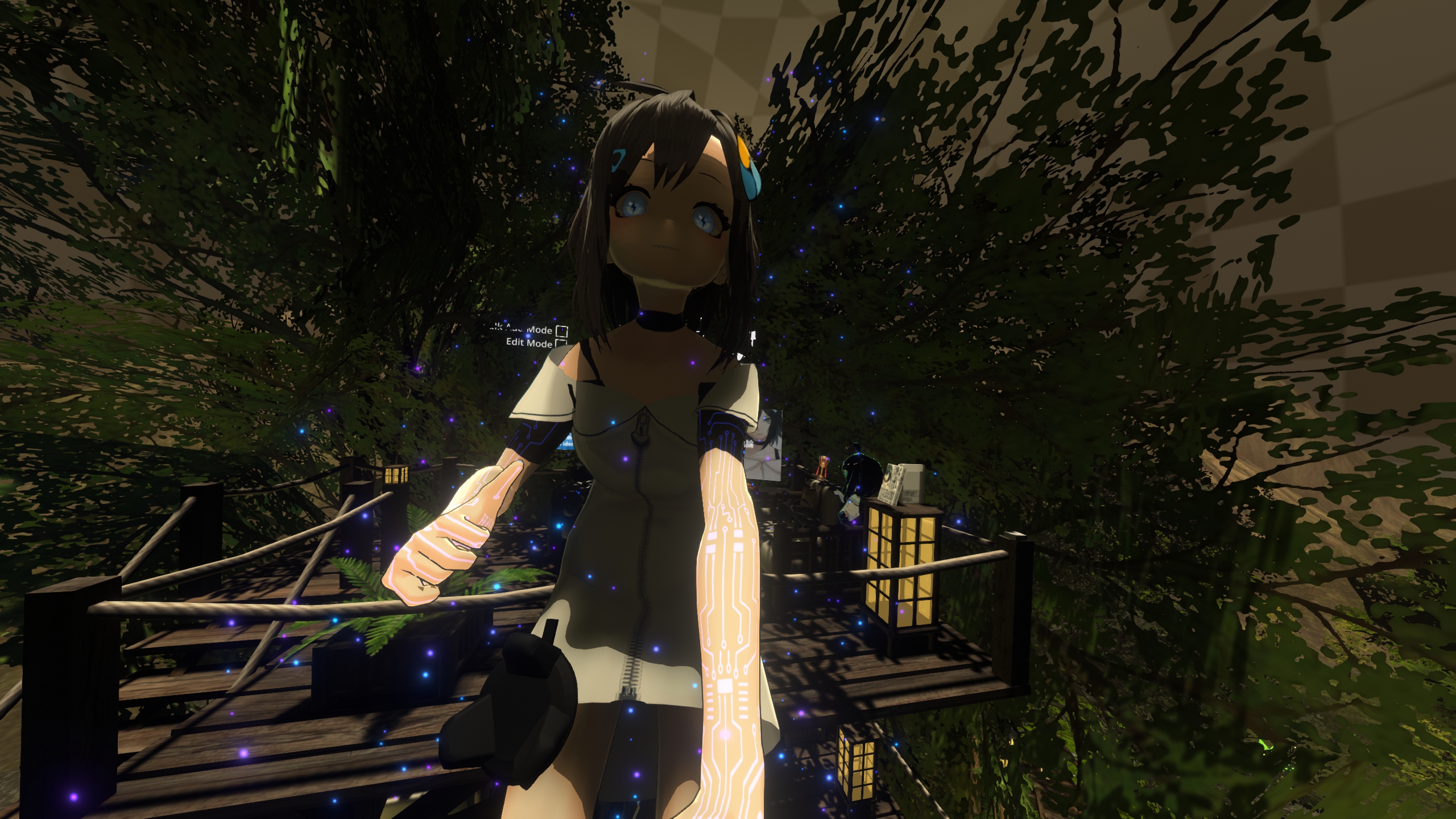Tick the checkbox above Edit Mode

click(x=562, y=330)
